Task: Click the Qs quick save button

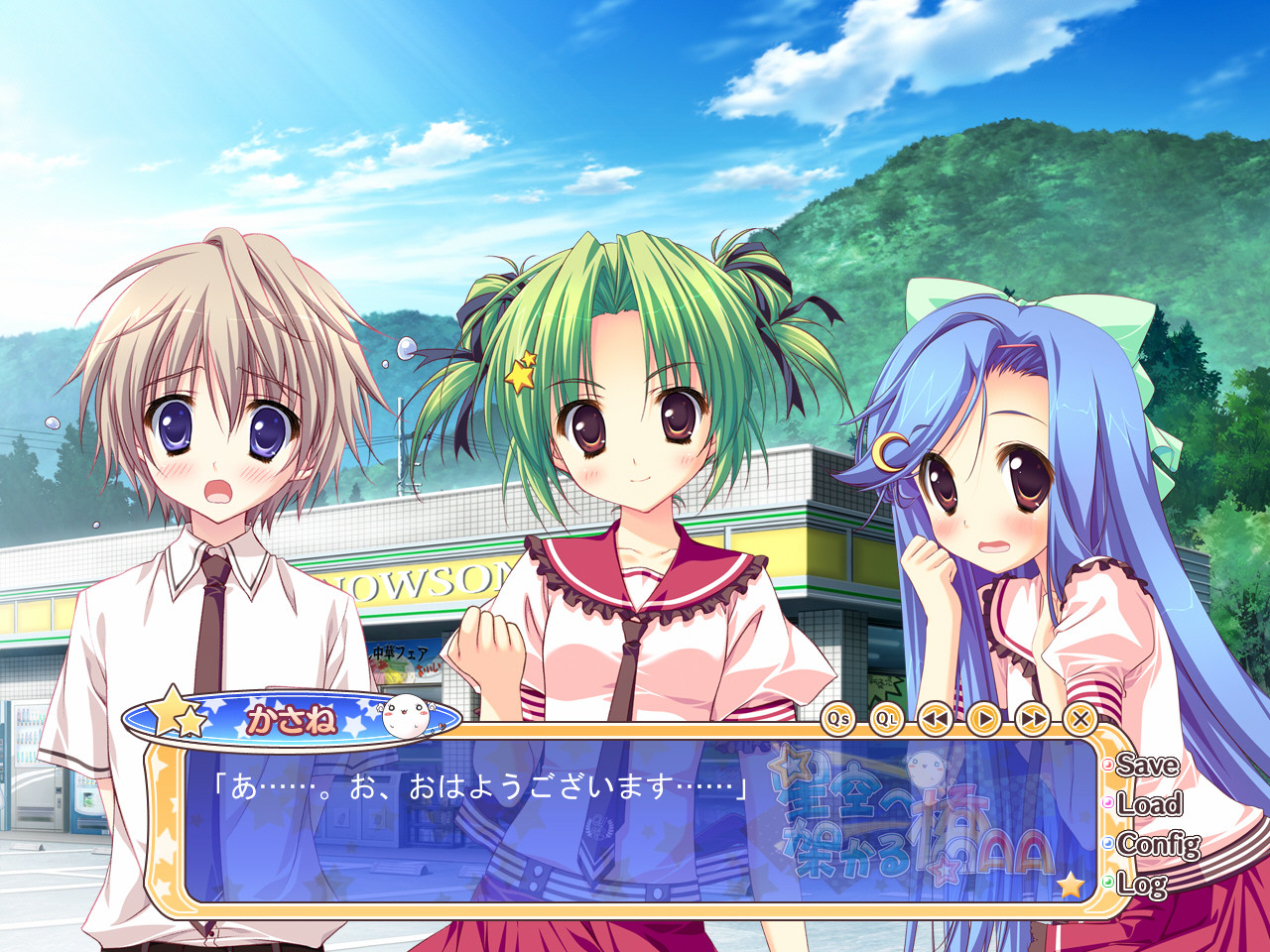Action: tap(839, 719)
